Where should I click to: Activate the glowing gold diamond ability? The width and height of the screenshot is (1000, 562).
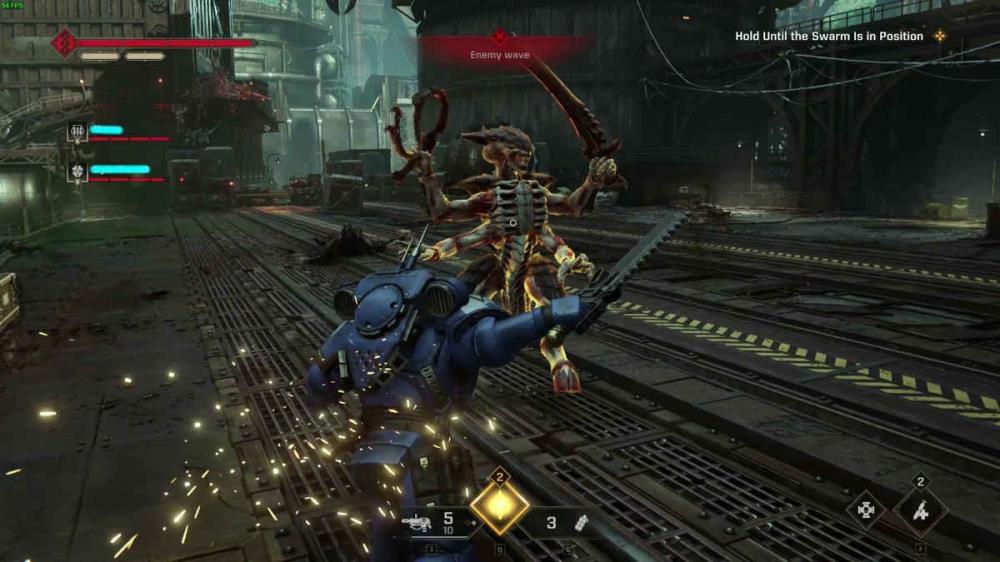point(500,506)
